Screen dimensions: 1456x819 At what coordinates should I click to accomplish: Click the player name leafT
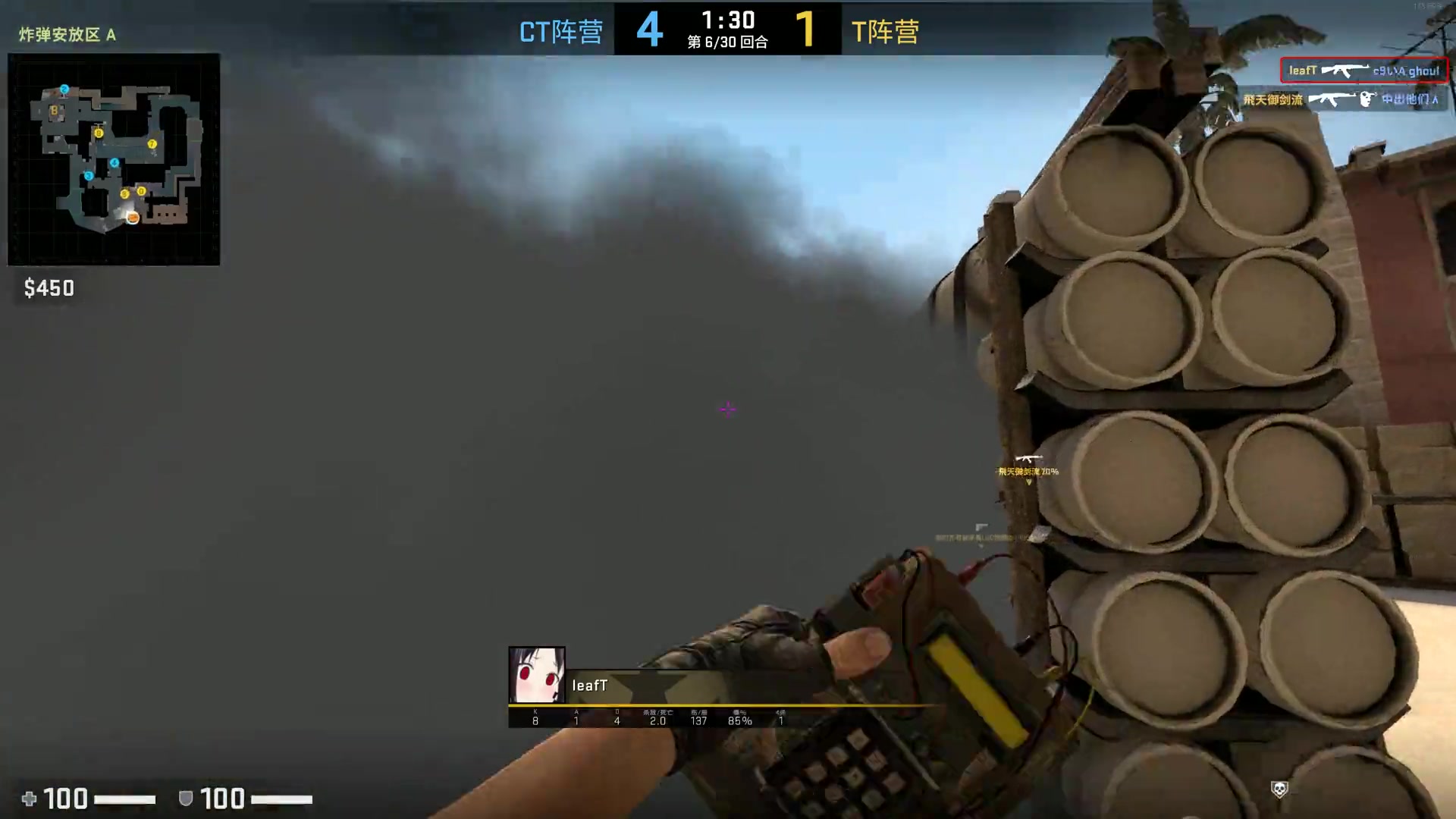(x=591, y=686)
